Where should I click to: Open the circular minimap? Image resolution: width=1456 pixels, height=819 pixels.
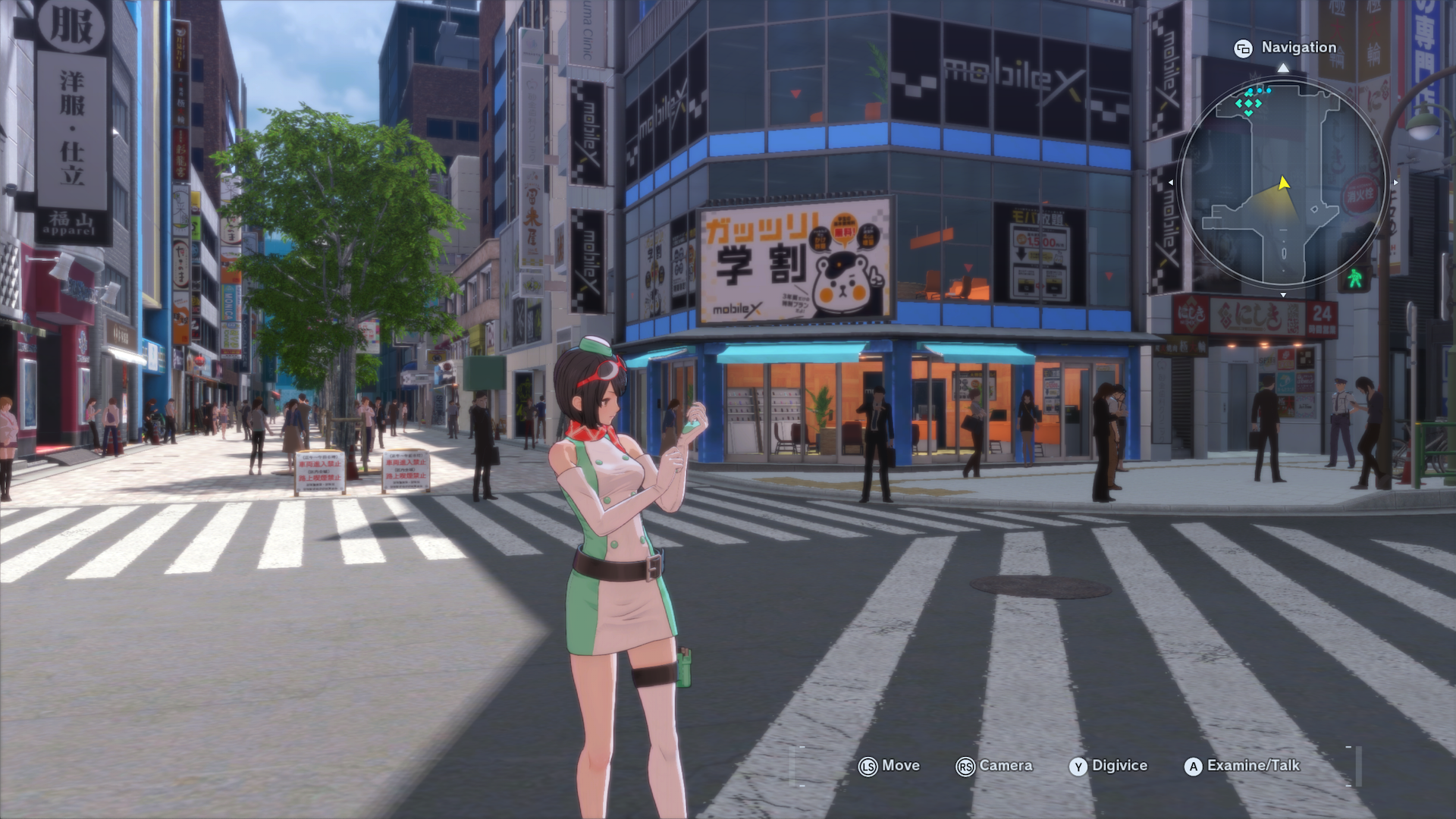click(x=1283, y=182)
